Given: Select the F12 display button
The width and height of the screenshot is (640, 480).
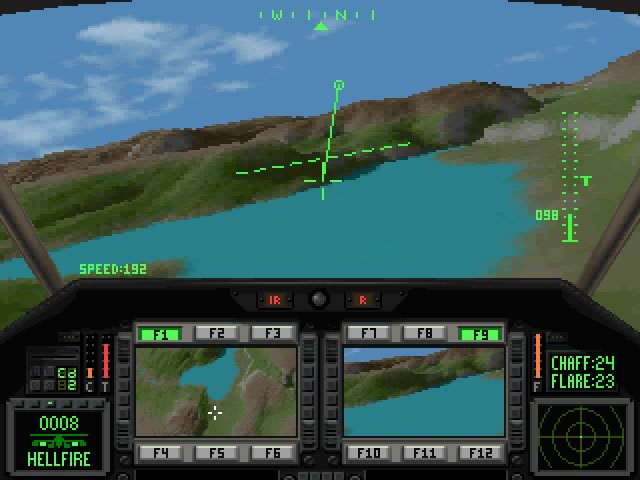Looking at the screenshot, I should [480, 453].
